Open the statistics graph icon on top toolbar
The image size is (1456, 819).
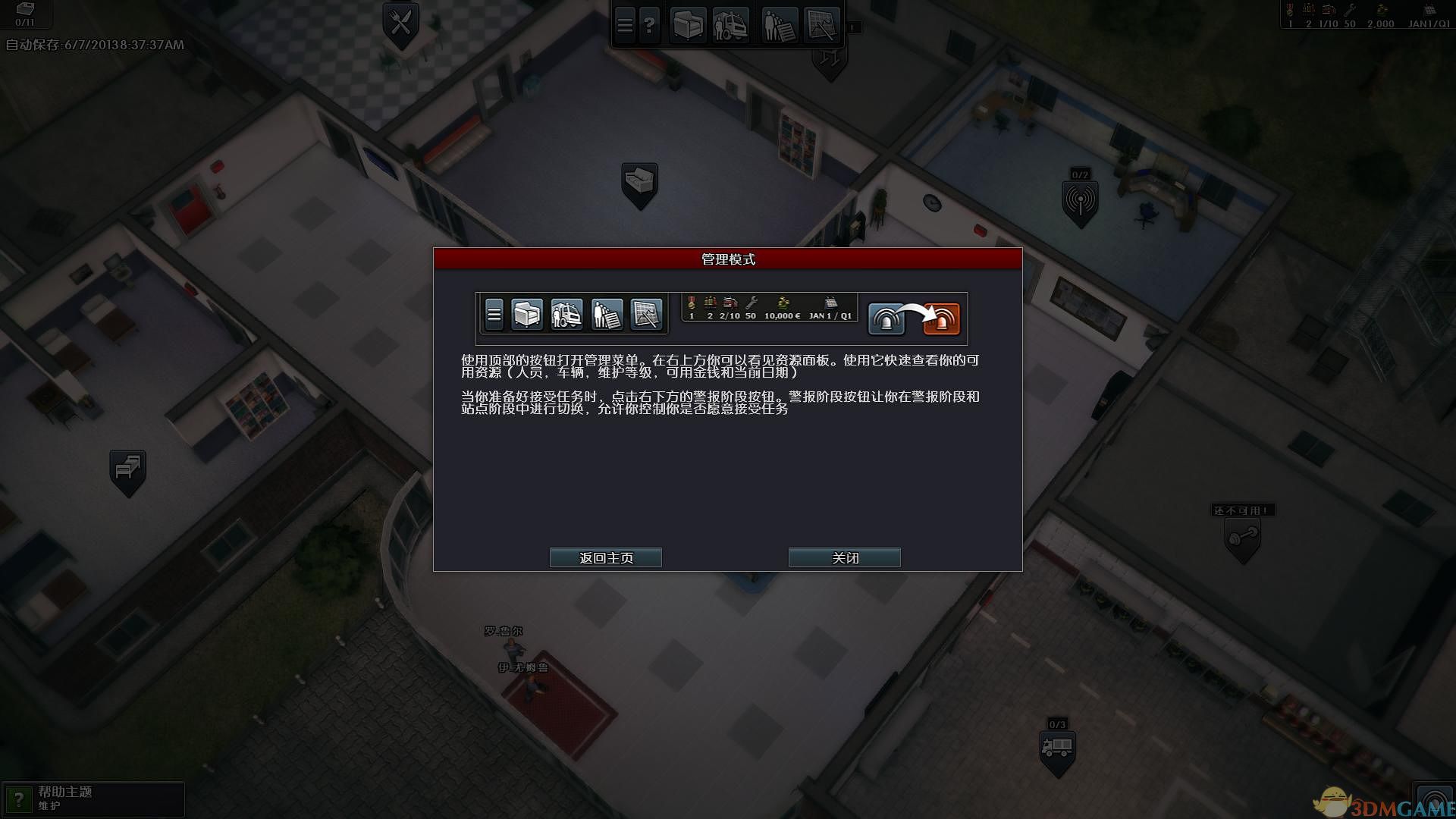pos(823,24)
